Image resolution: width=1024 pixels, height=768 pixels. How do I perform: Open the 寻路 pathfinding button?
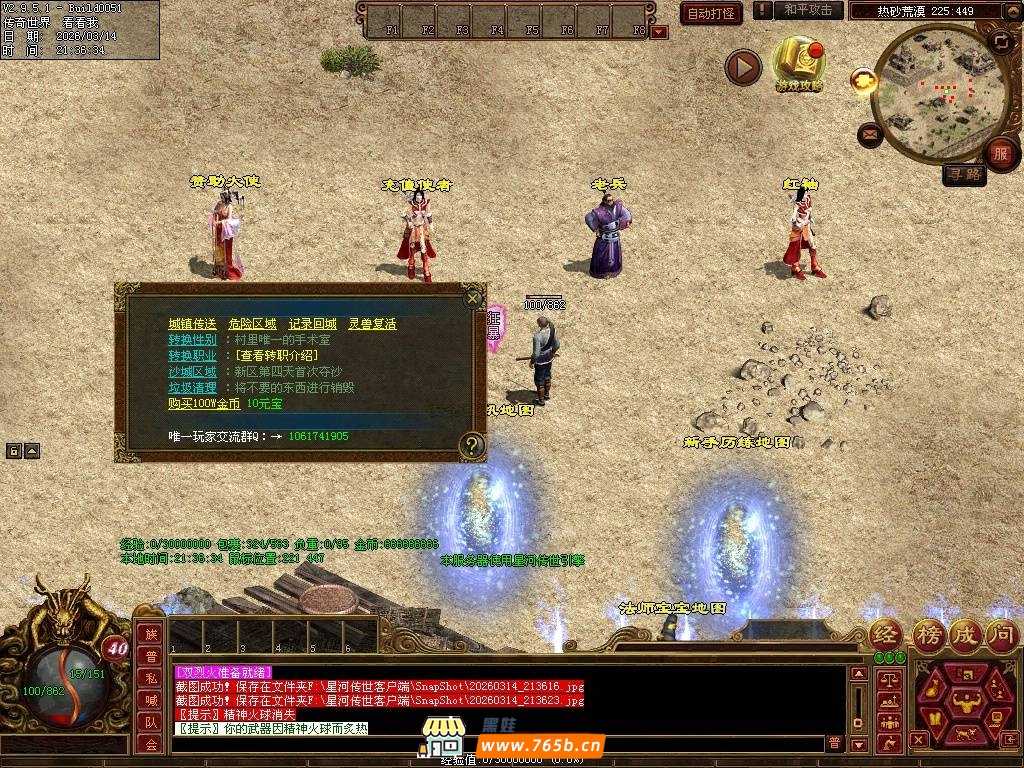(x=964, y=175)
